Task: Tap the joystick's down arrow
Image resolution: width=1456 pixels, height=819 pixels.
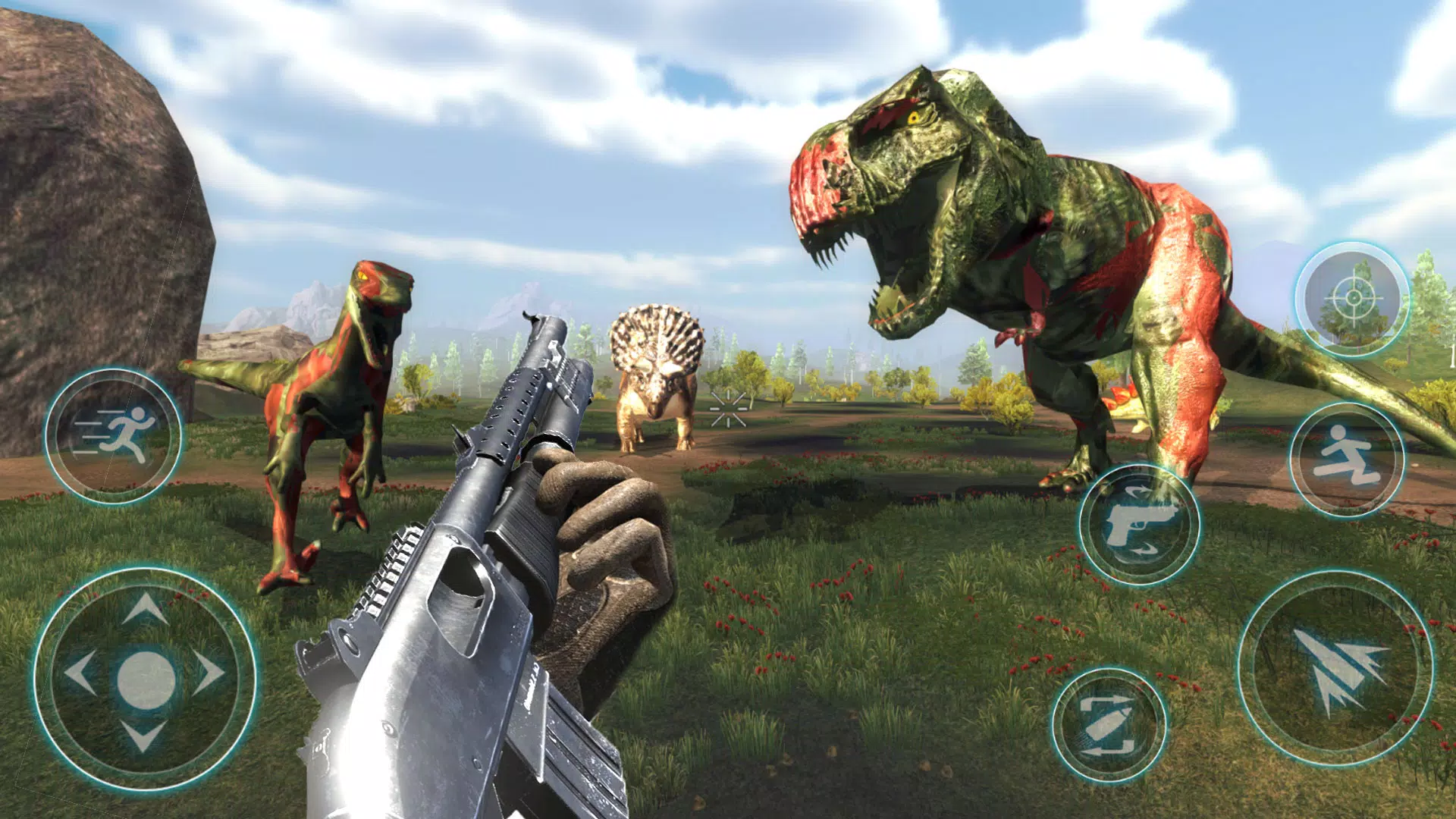Action: 144,736
